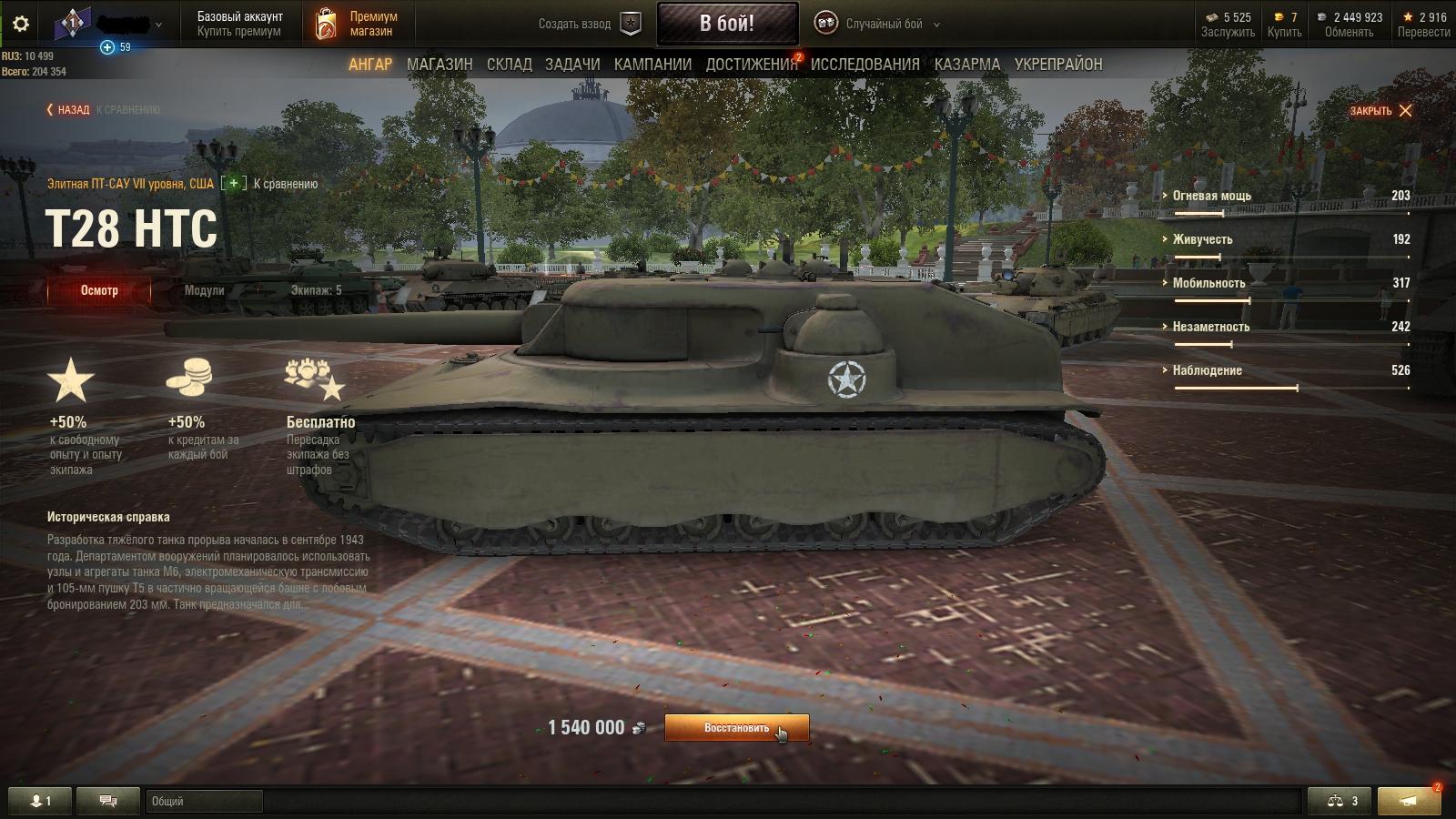
Task: Expand the Огневая мощь stat row
Action: pyautogui.click(x=1211, y=196)
